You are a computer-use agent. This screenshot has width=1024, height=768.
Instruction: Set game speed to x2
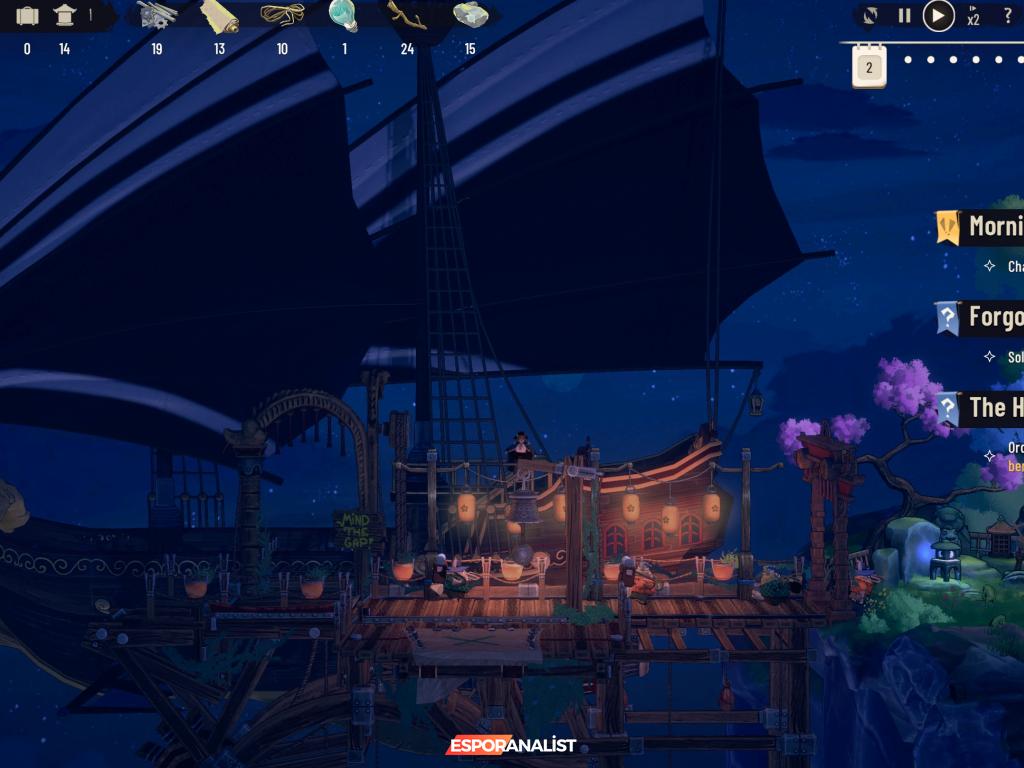(x=973, y=16)
